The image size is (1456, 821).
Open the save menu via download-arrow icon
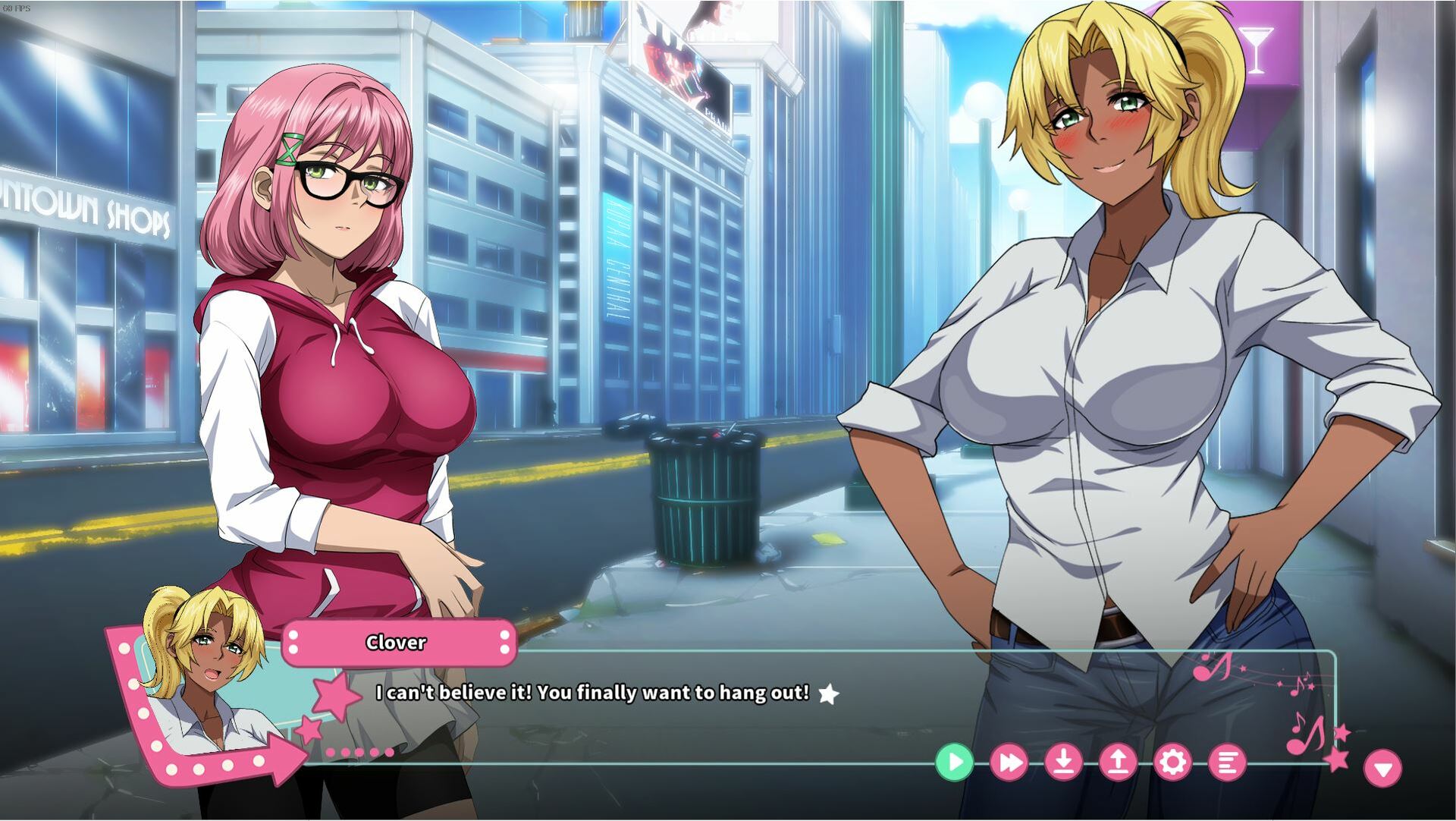[1064, 762]
